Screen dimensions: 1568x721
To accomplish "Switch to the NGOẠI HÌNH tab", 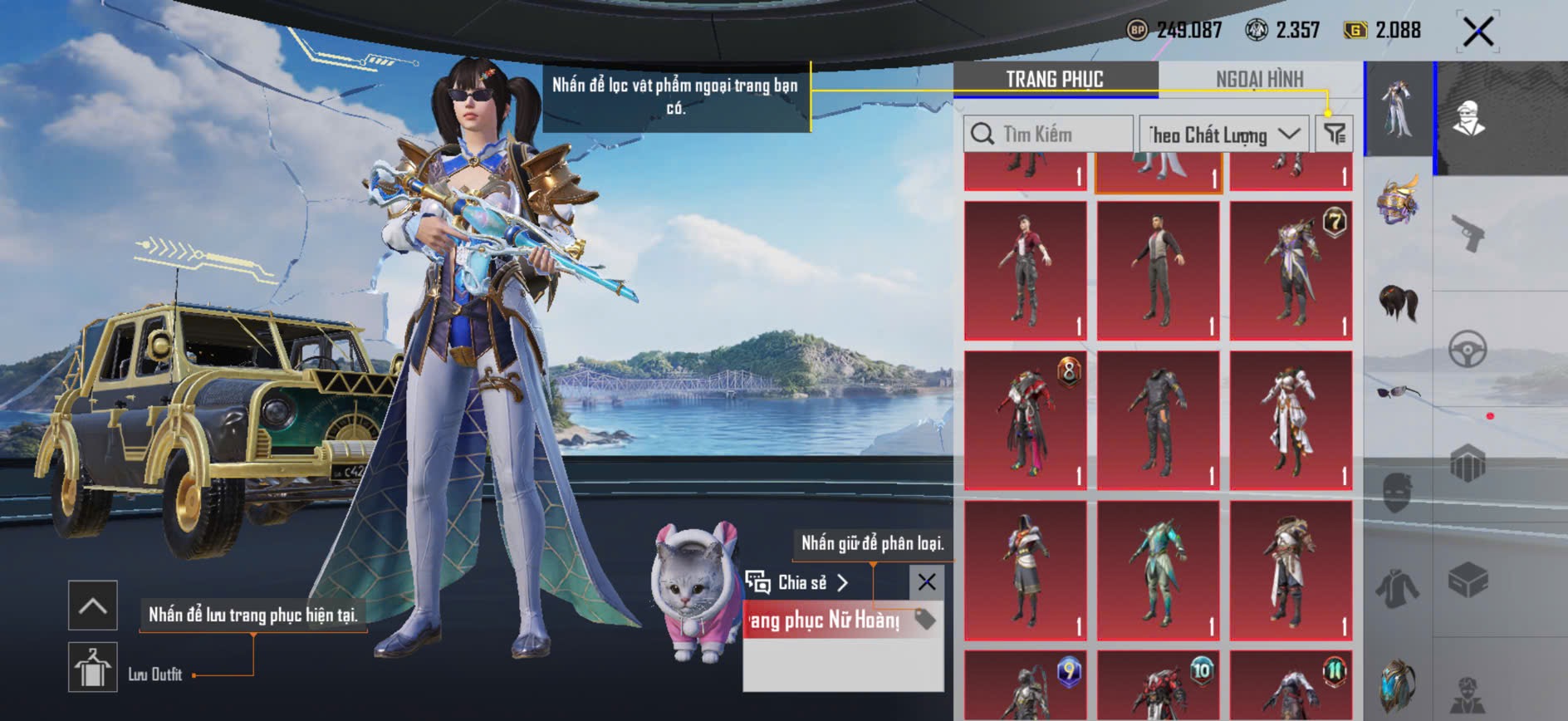I will (1259, 79).
